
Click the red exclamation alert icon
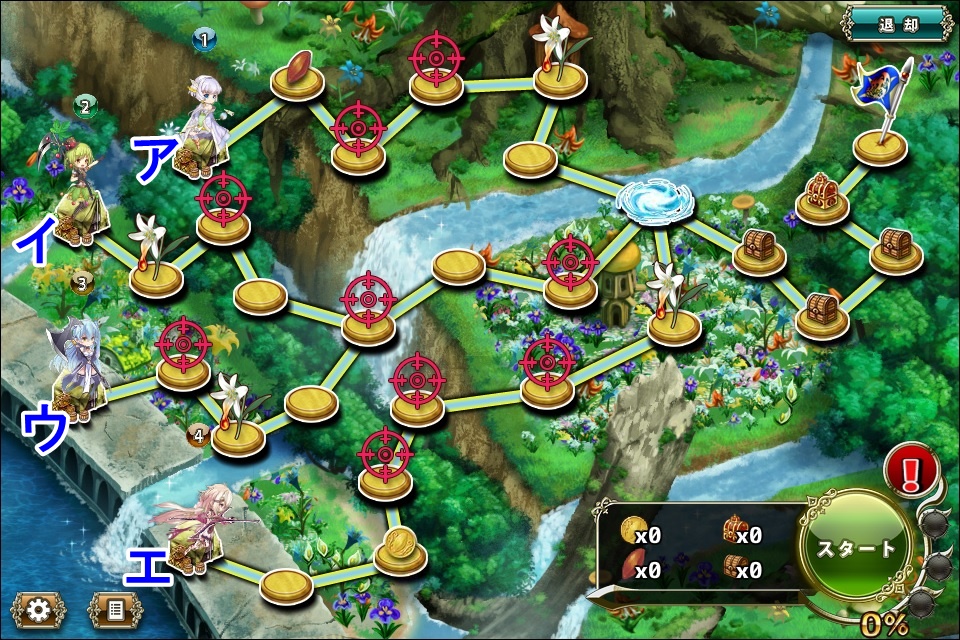[912, 471]
